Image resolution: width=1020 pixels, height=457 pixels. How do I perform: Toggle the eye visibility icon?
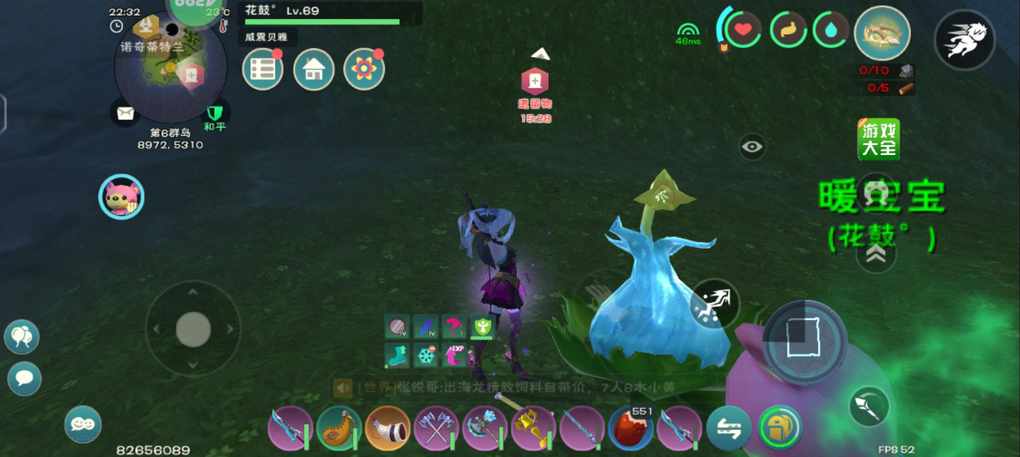click(753, 147)
